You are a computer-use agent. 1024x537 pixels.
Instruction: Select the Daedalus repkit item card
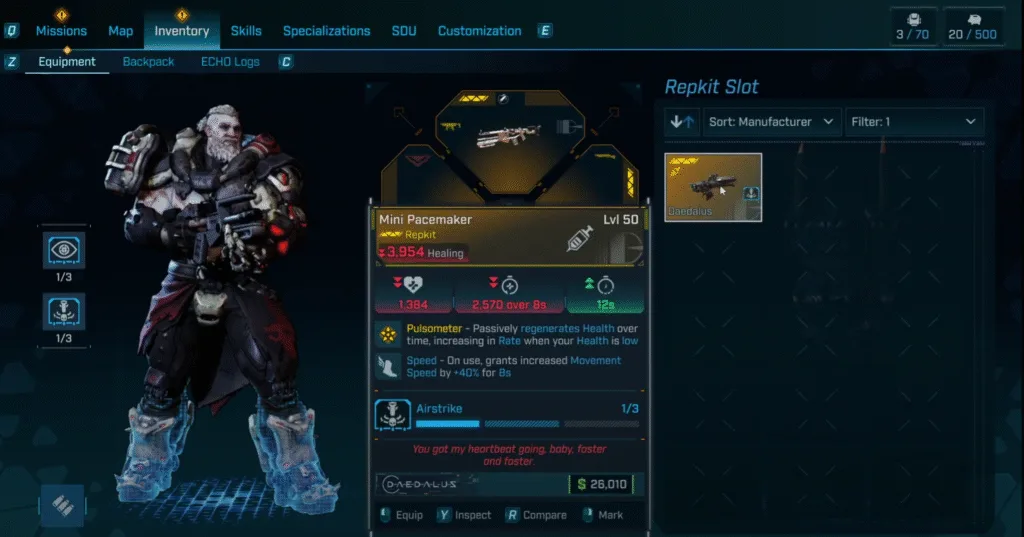click(x=713, y=187)
